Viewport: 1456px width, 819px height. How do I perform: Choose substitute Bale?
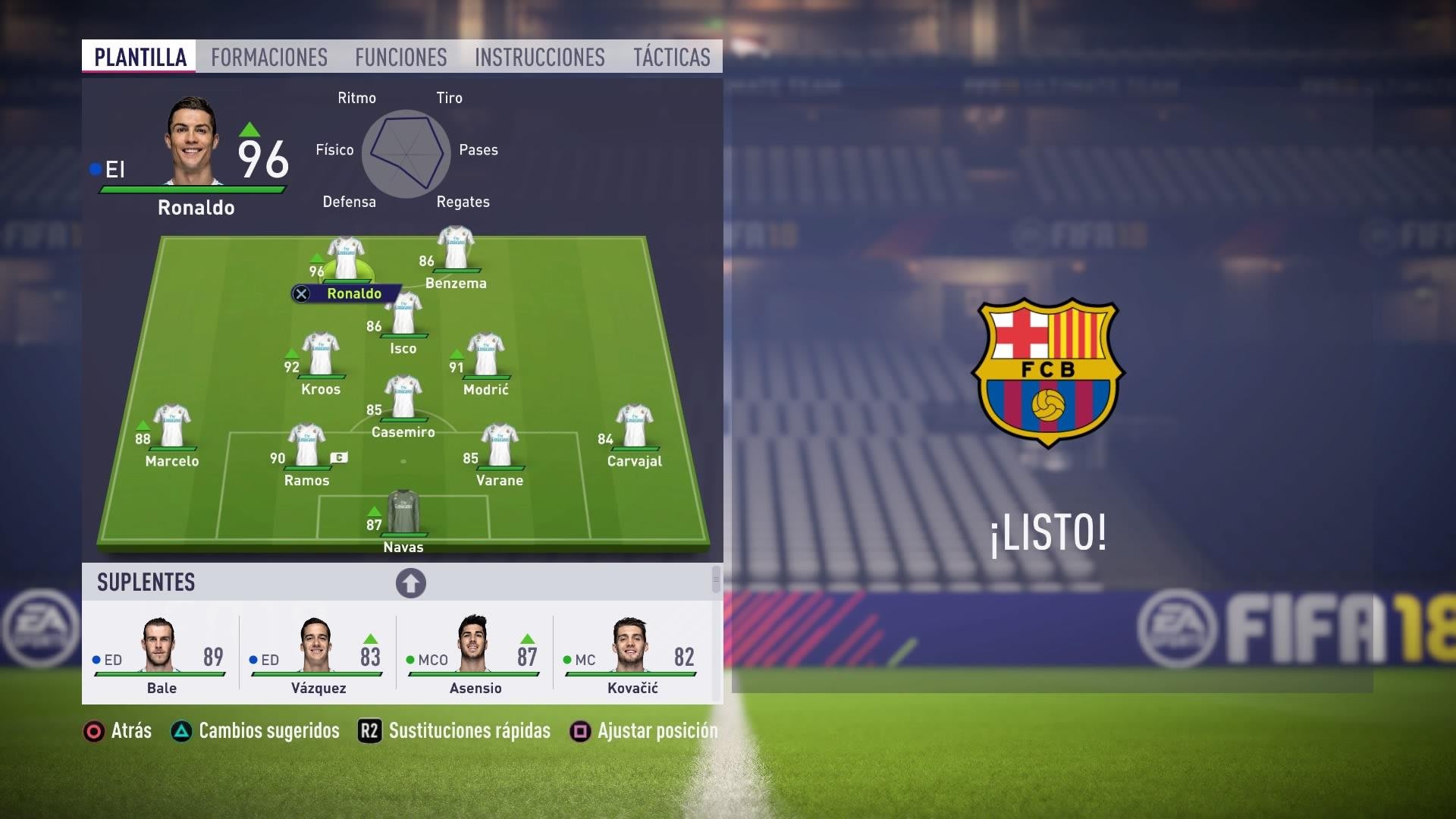161,654
